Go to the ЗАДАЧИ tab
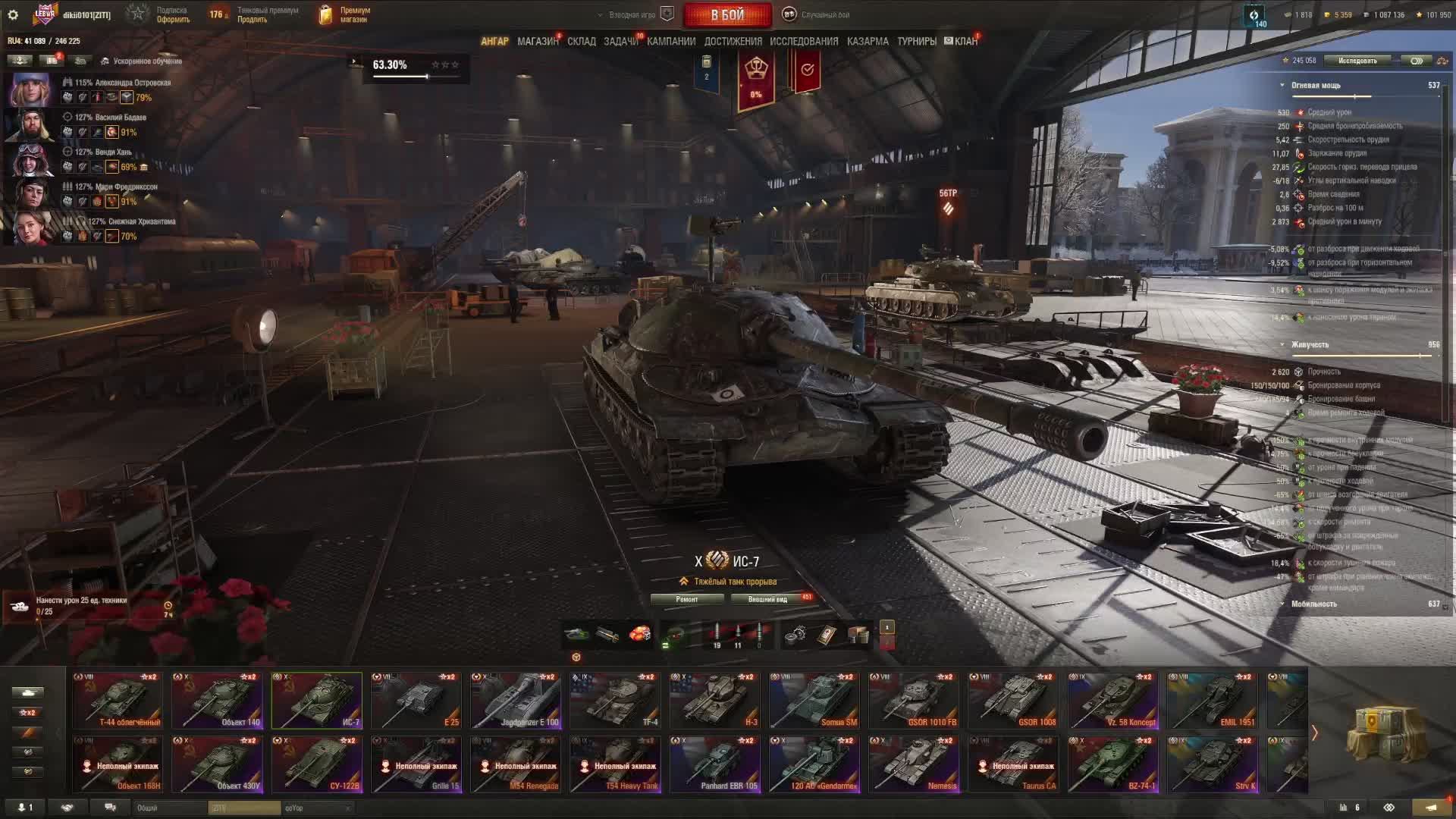This screenshot has width=1456, height=819. [x=621, y=42]
